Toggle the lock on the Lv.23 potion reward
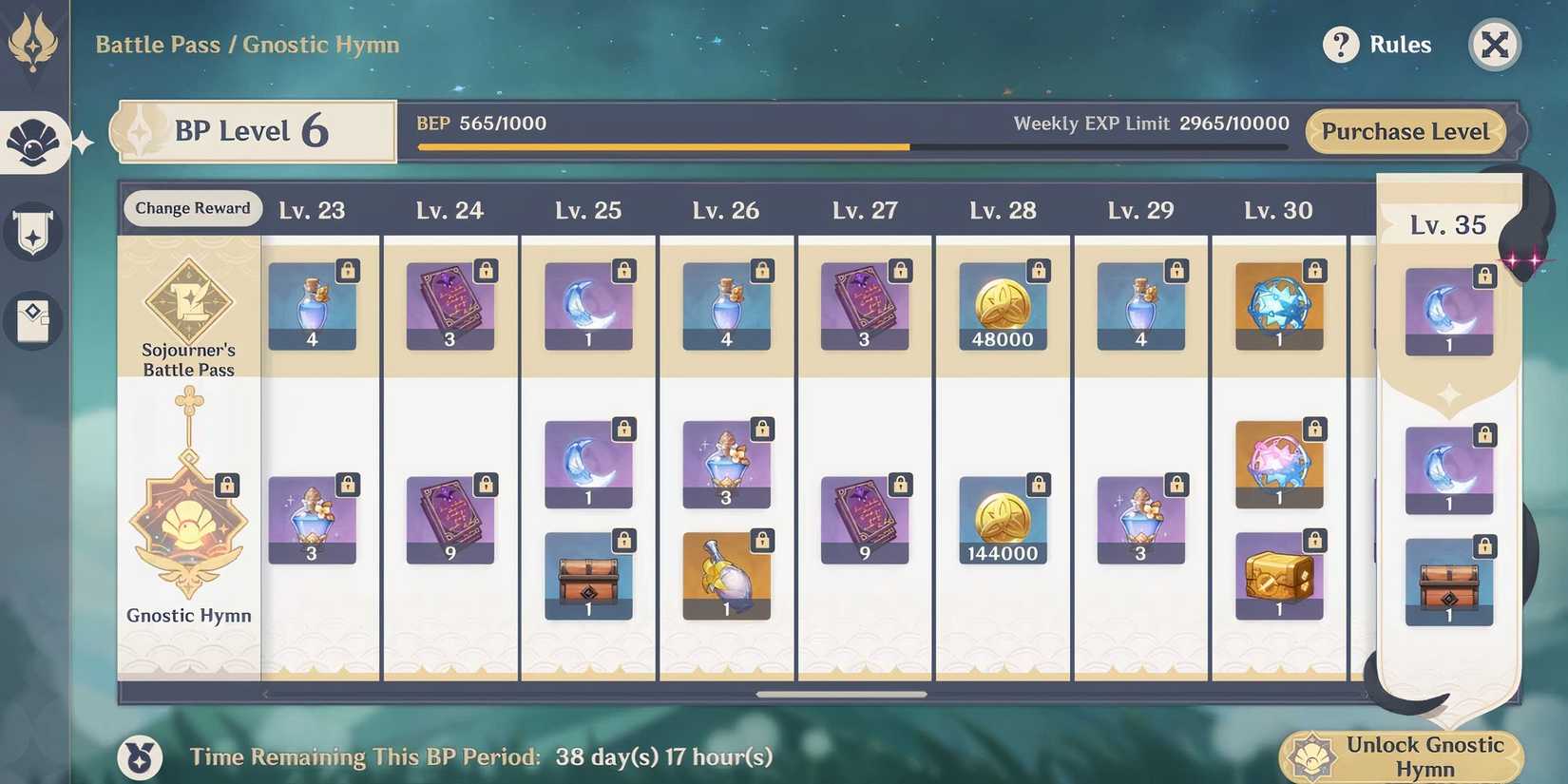Image resolution: width=1568 pixels, height=784 pixels. [x=347, y=270]
